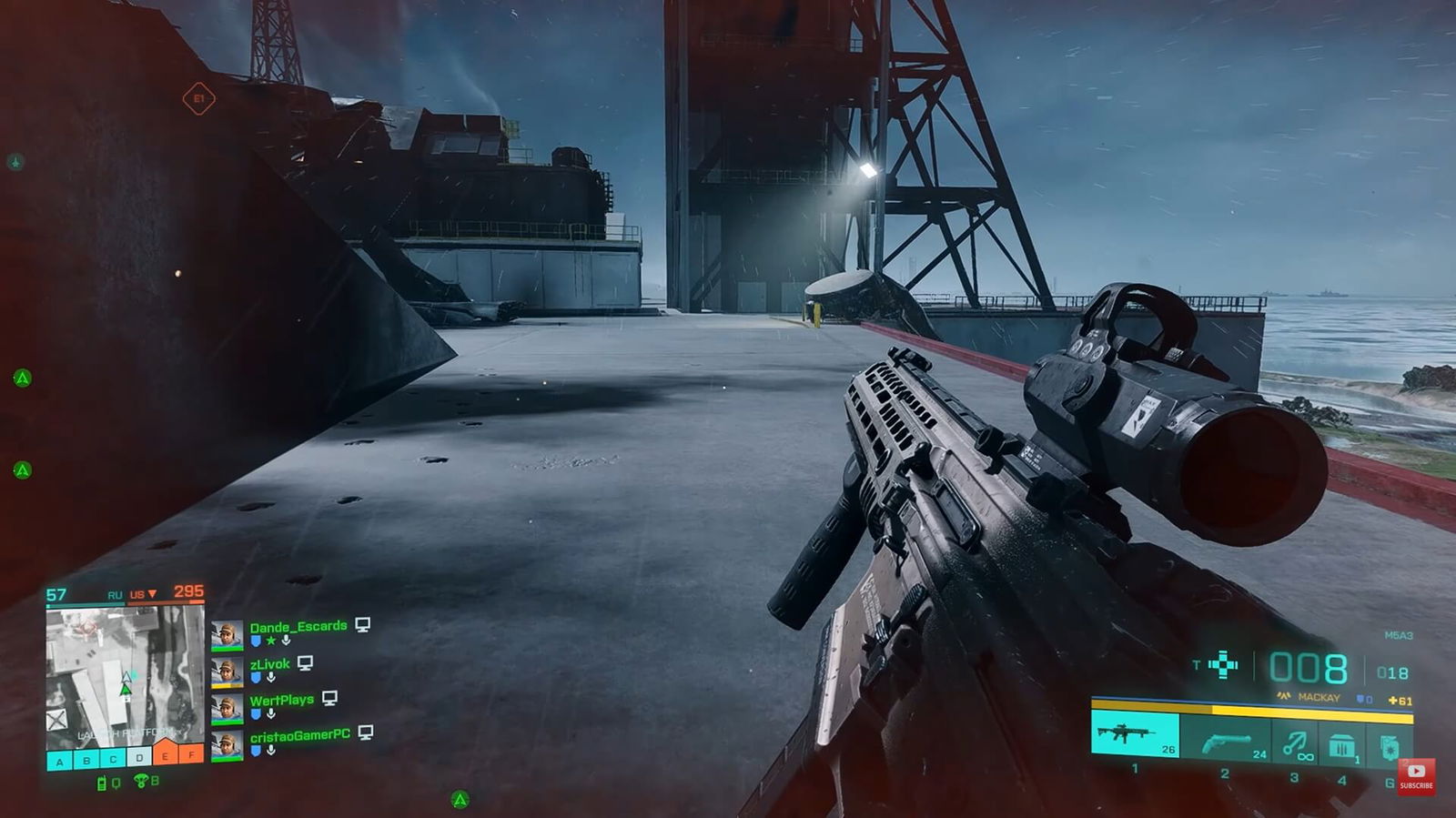Screen dimensions: 1456x818
Task: Click the green parachute call-in icon
Action: pyautogui.click(x=141, y=781)
